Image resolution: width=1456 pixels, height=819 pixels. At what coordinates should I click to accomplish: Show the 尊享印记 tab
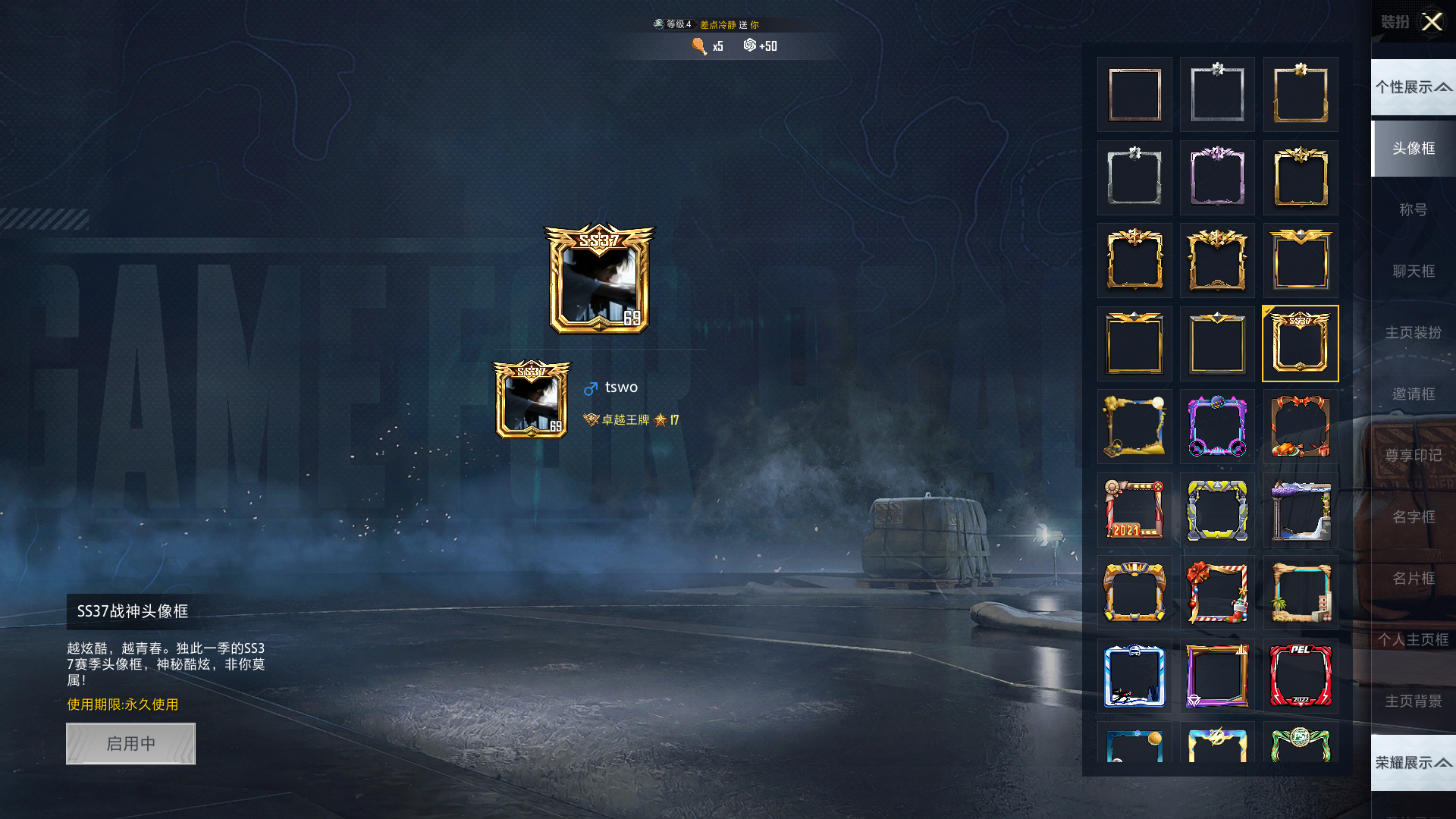click(1414, 455)
